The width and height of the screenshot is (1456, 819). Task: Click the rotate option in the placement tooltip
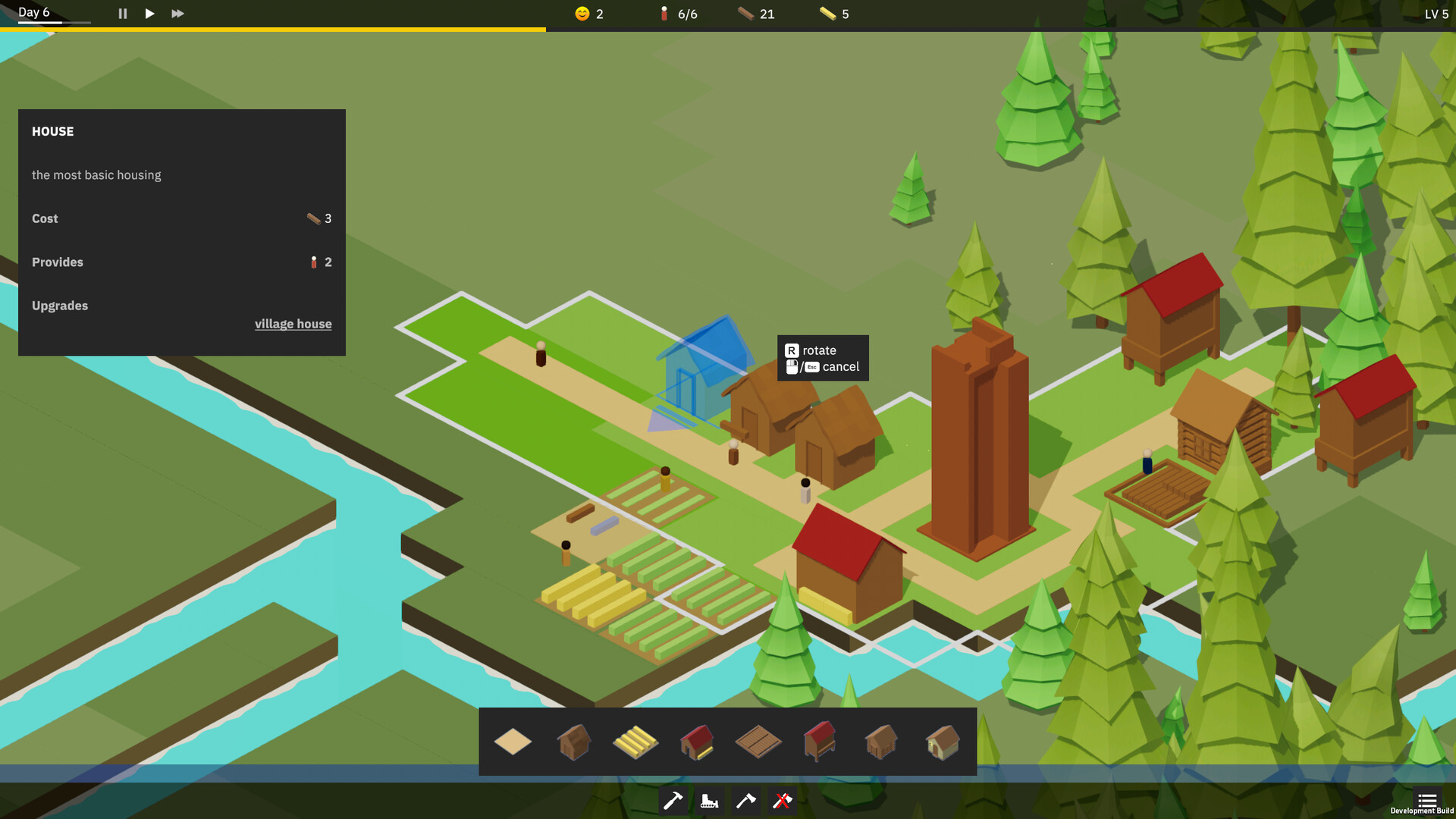click(821, 350)
